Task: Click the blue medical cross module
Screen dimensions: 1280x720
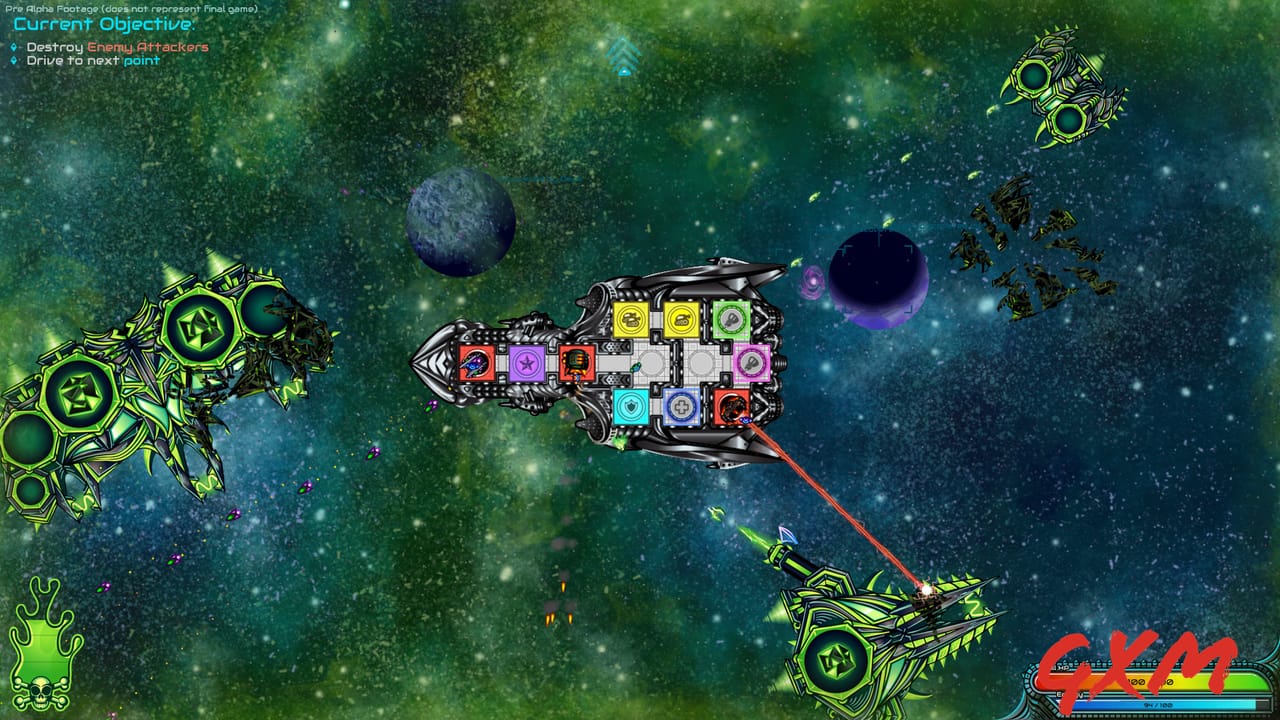Action: [683, 405]
